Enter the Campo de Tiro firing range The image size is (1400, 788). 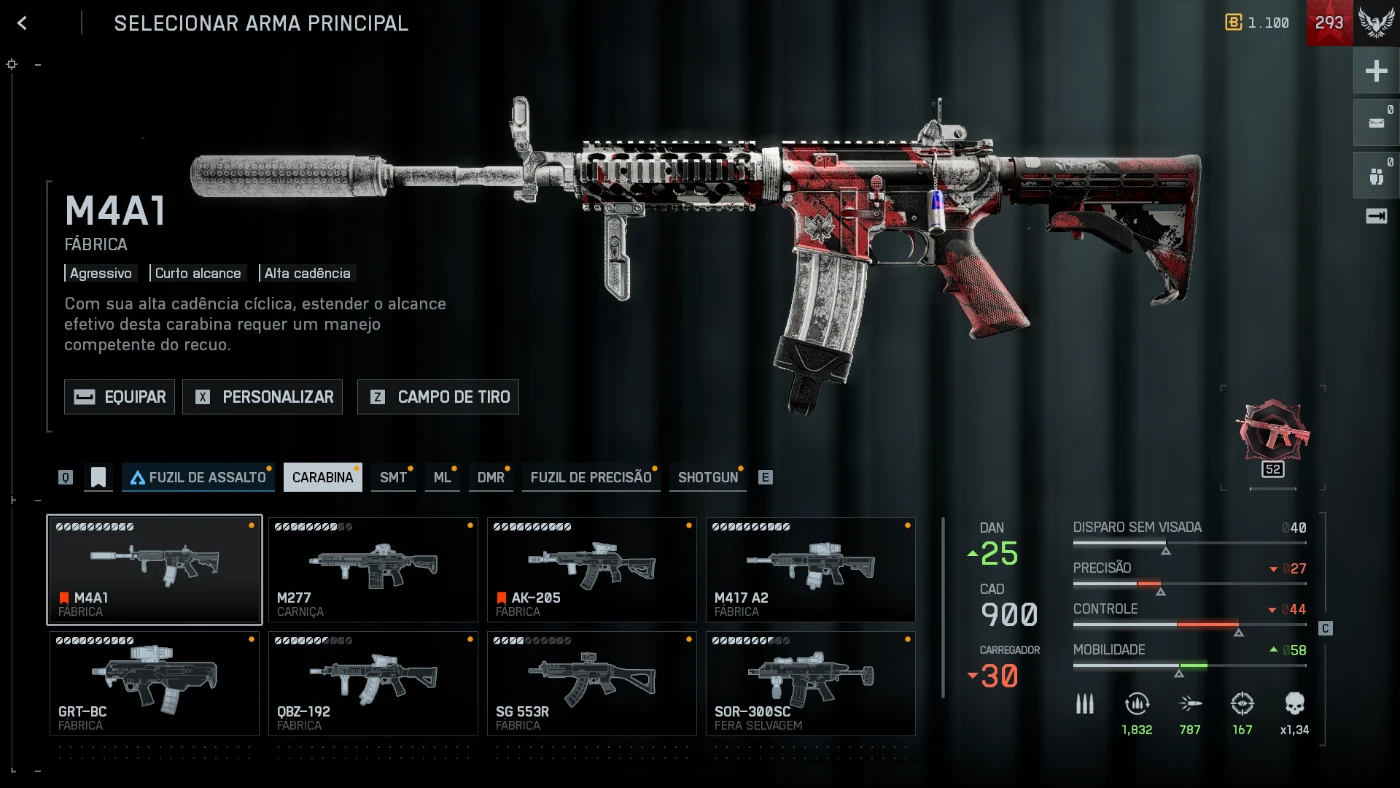pyautogui.click(x=438, y=397)
